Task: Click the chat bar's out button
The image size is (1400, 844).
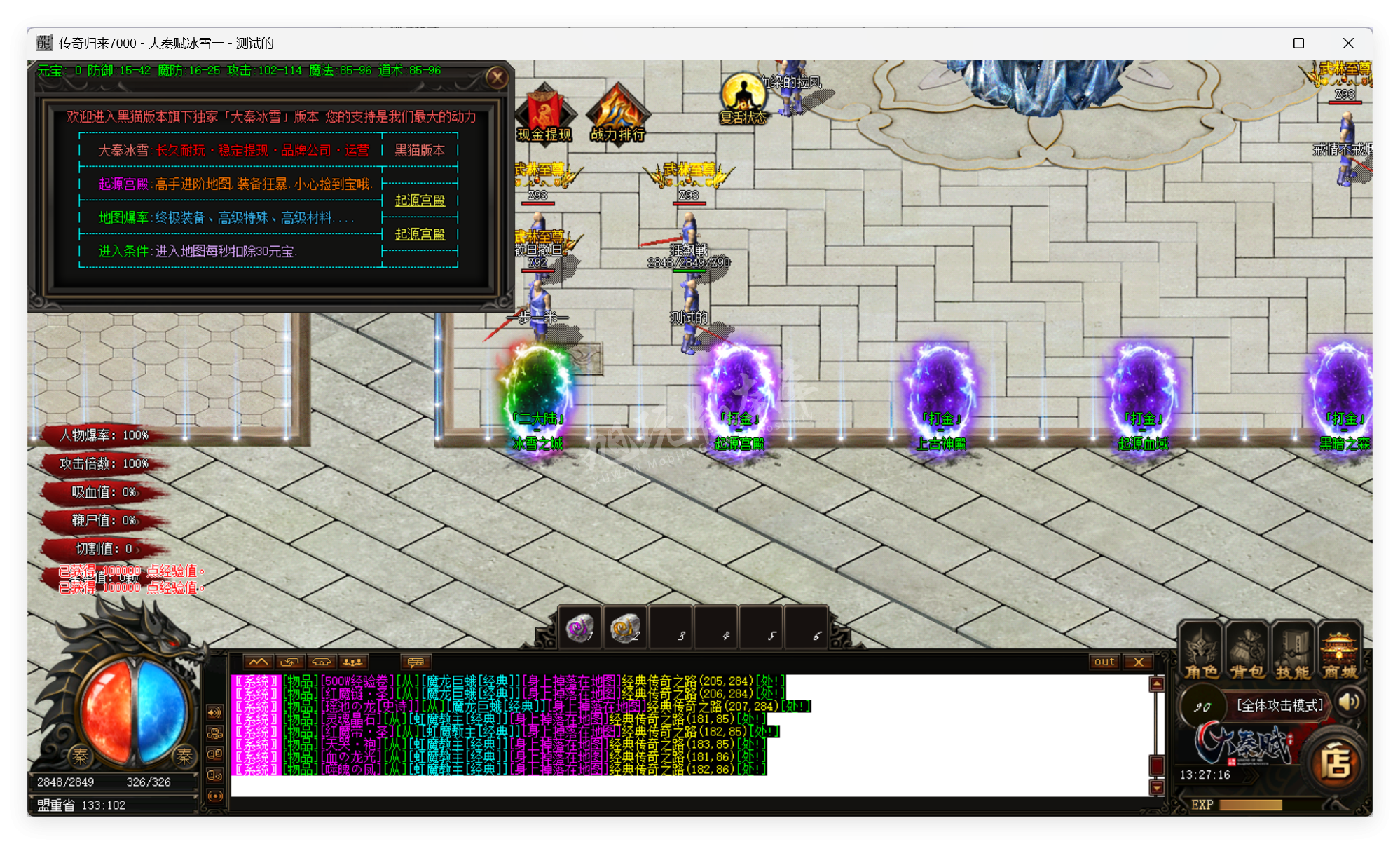Action: pyautogui.click(x=1104, y=662)
